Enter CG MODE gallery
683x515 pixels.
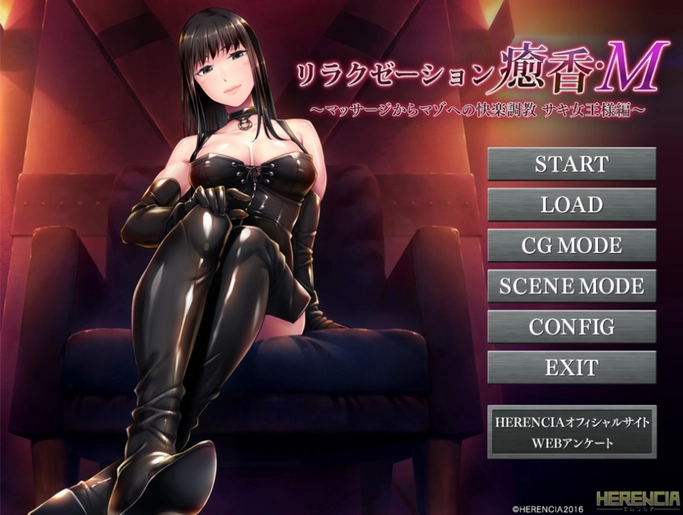571,245
